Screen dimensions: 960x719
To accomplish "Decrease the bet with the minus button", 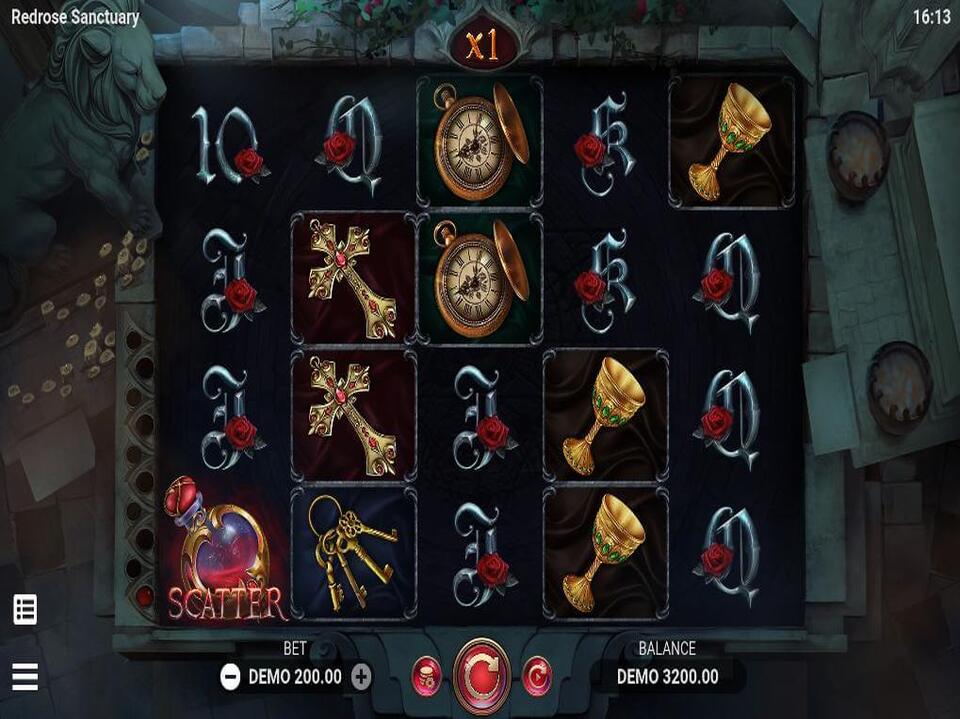I will [x=230, y=677].
